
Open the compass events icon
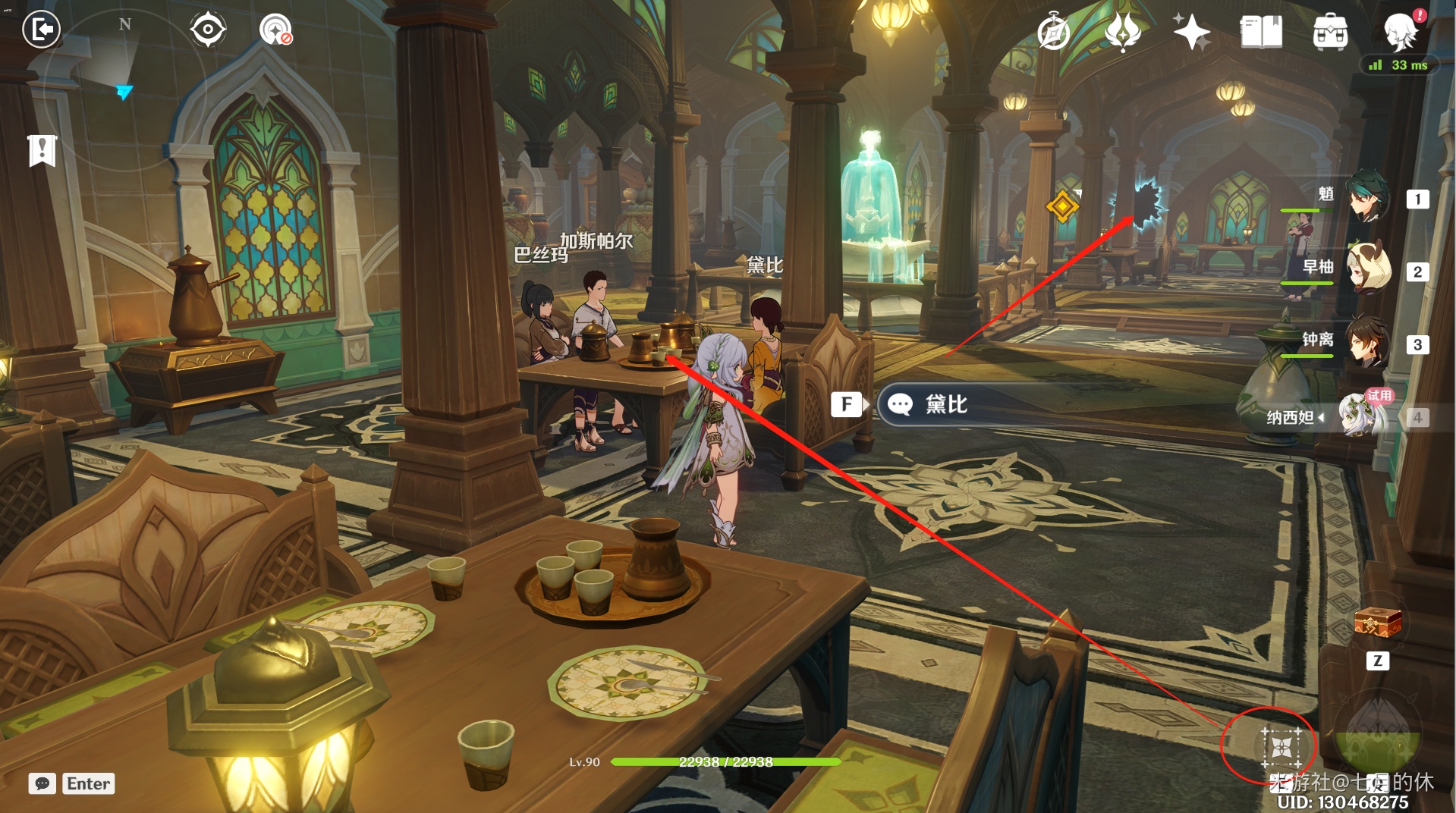point(1054,32)
